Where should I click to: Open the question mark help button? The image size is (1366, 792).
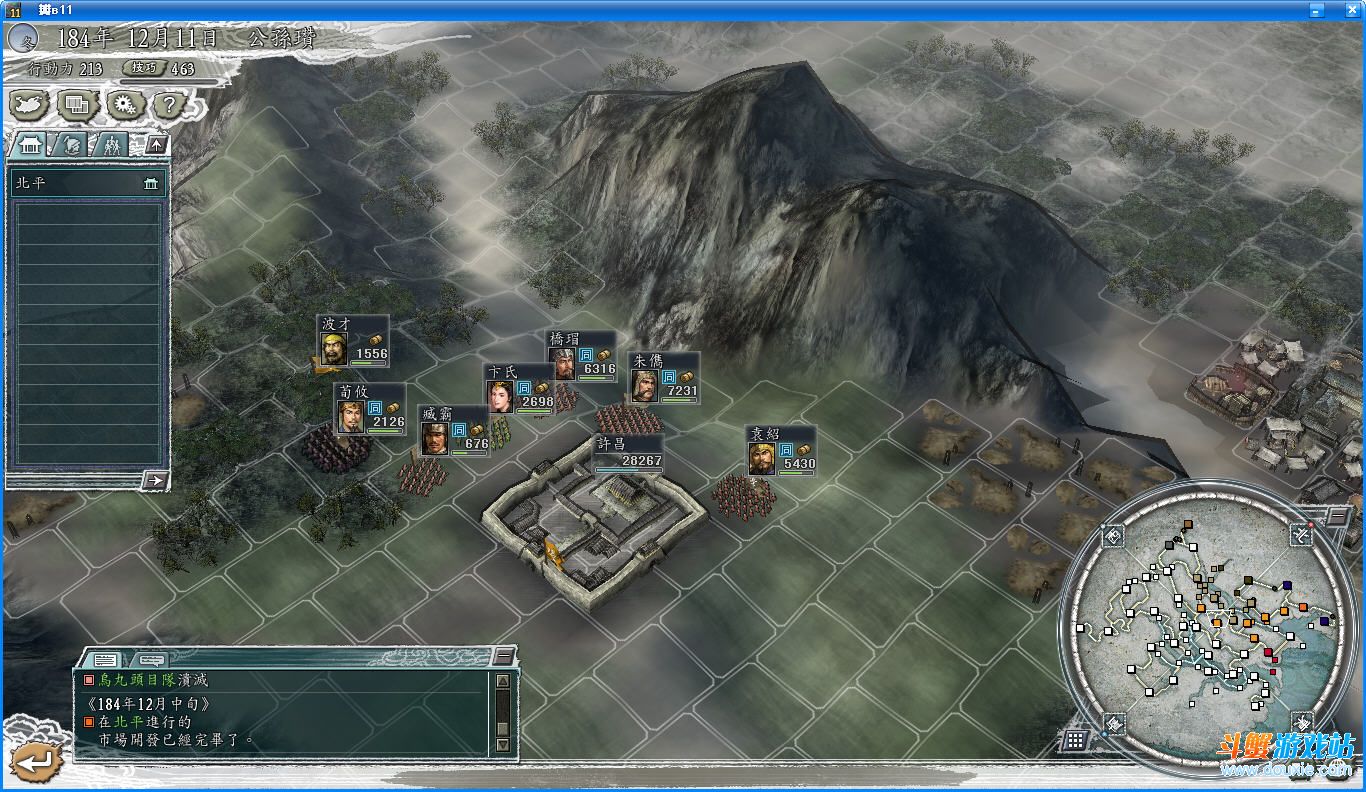(x=170, y=103)
